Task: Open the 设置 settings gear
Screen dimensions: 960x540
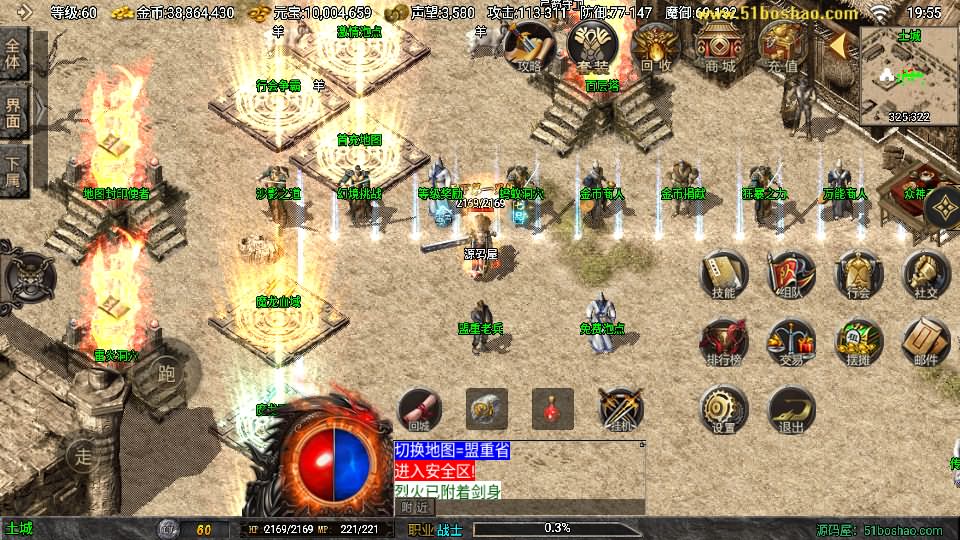Action: click(x=723, y=409)
